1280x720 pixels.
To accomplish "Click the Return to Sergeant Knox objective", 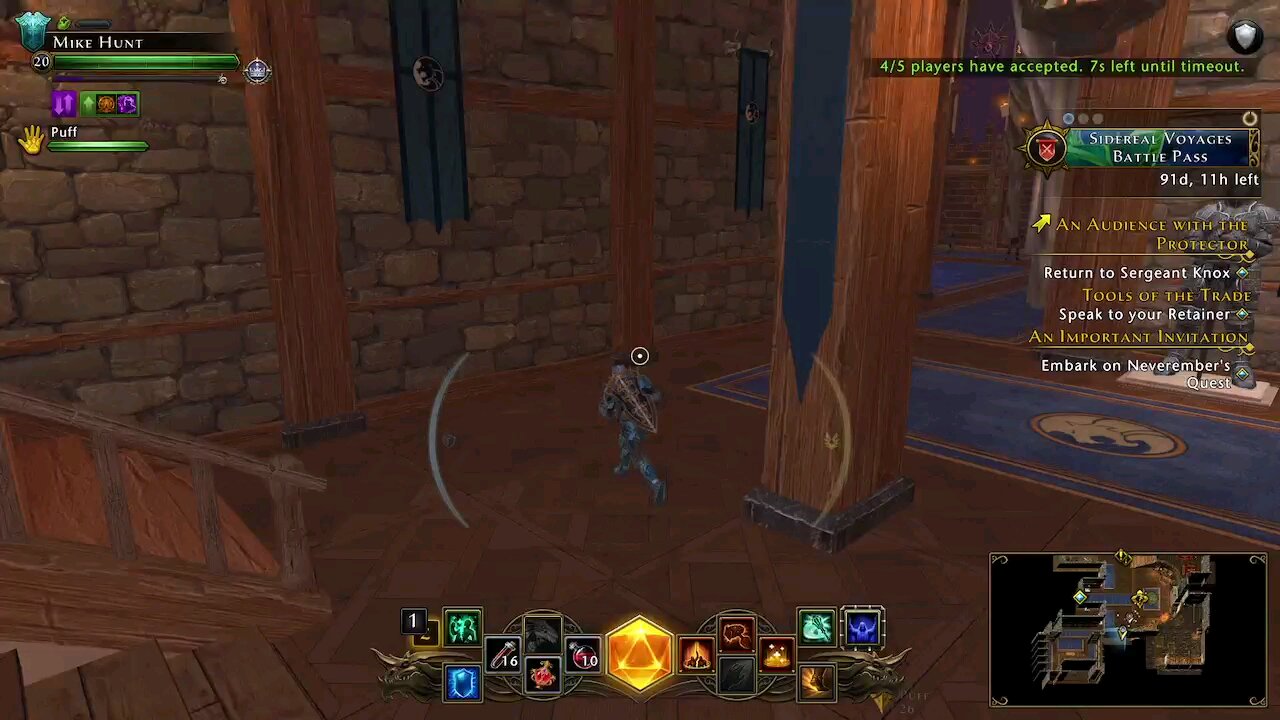I will click(x=1137, y=272).
